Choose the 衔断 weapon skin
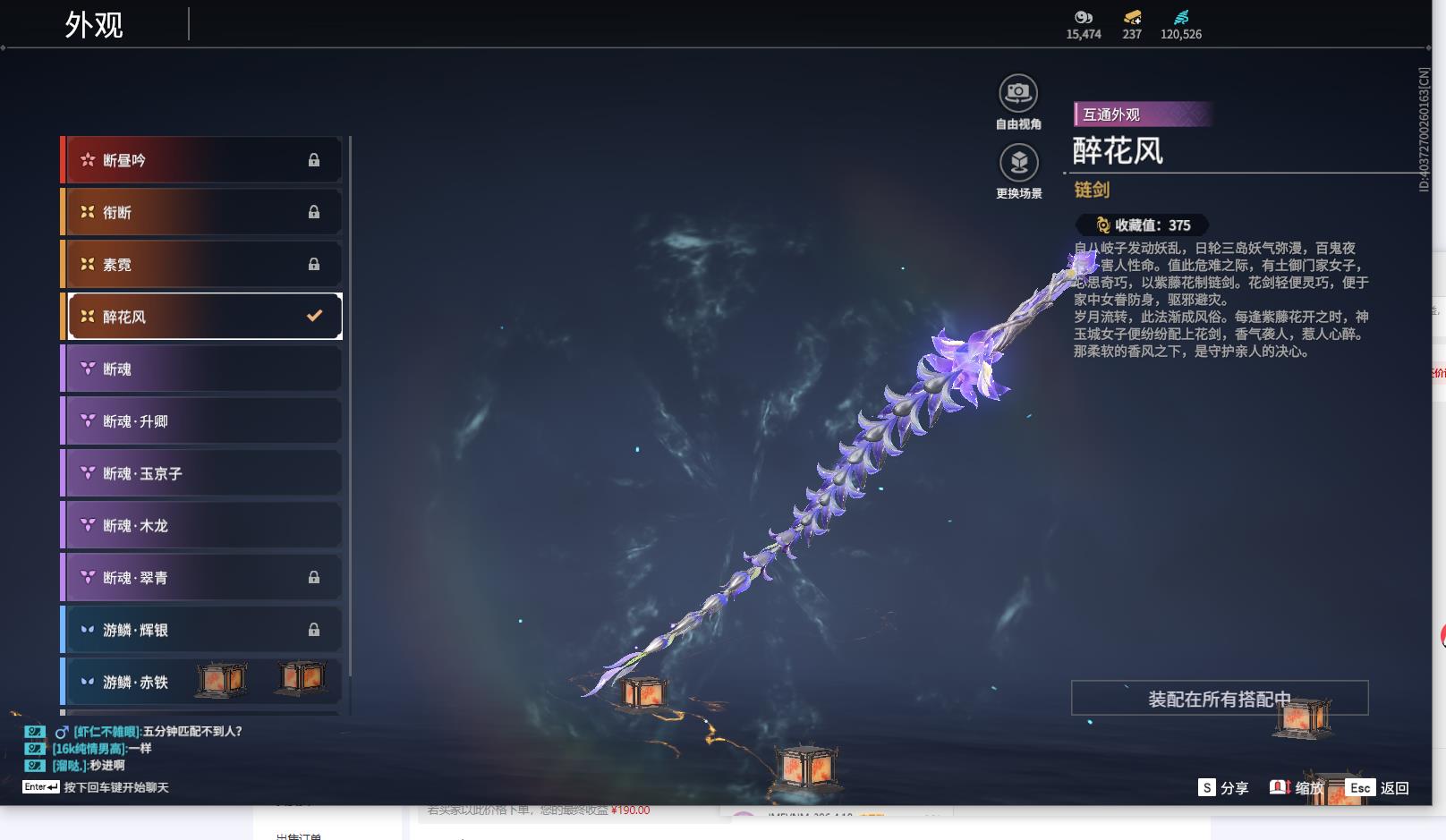Viewport: 1446px width, 840px height. 202,212
